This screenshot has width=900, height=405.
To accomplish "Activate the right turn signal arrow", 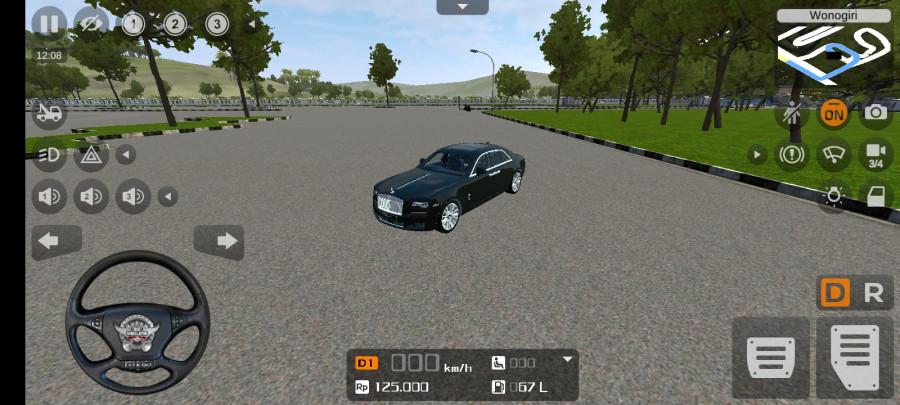I will pyautogui.click(x=218, y=241).
